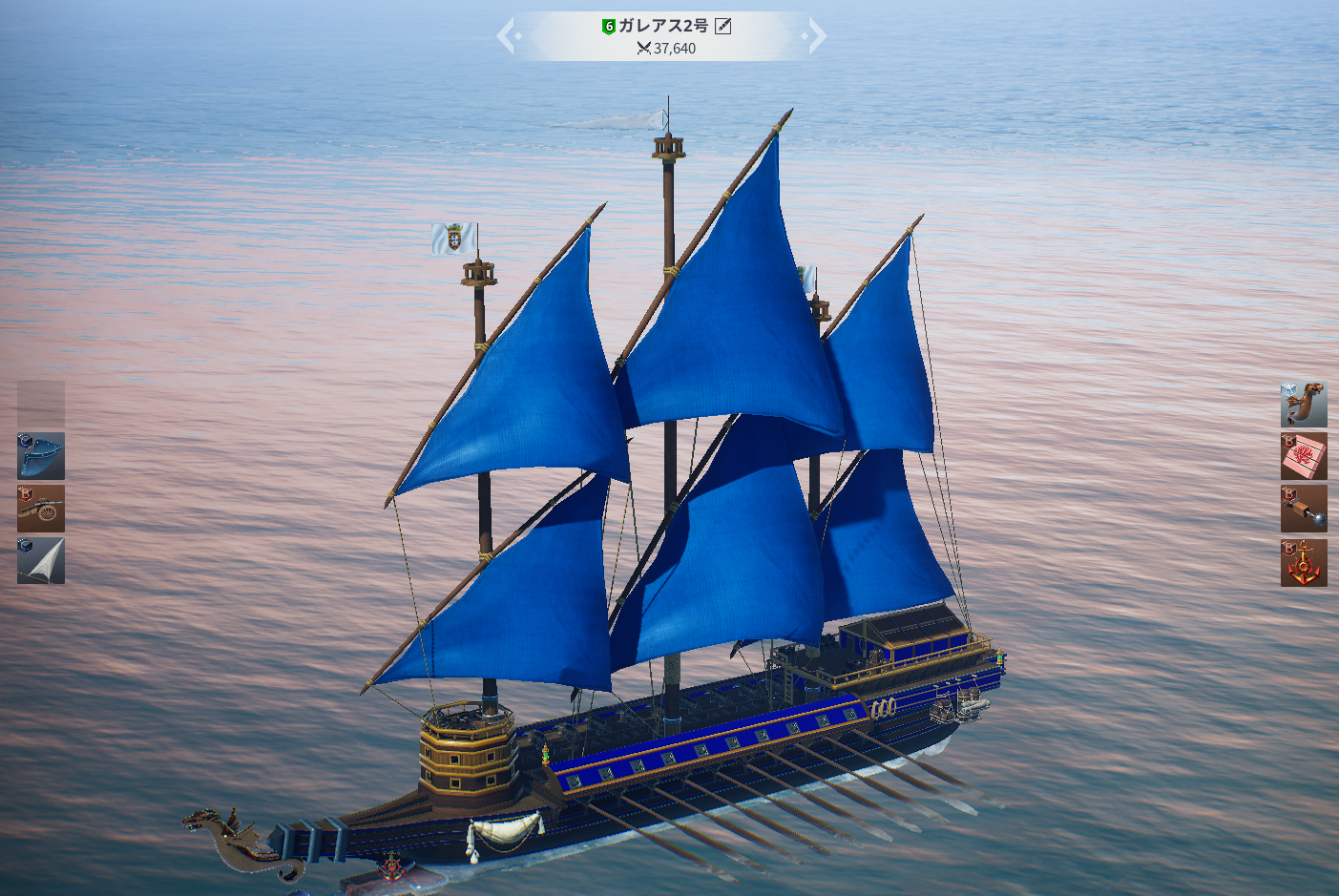
Task: Select the spiked ram equipment slot
Action: [1303, 509]
